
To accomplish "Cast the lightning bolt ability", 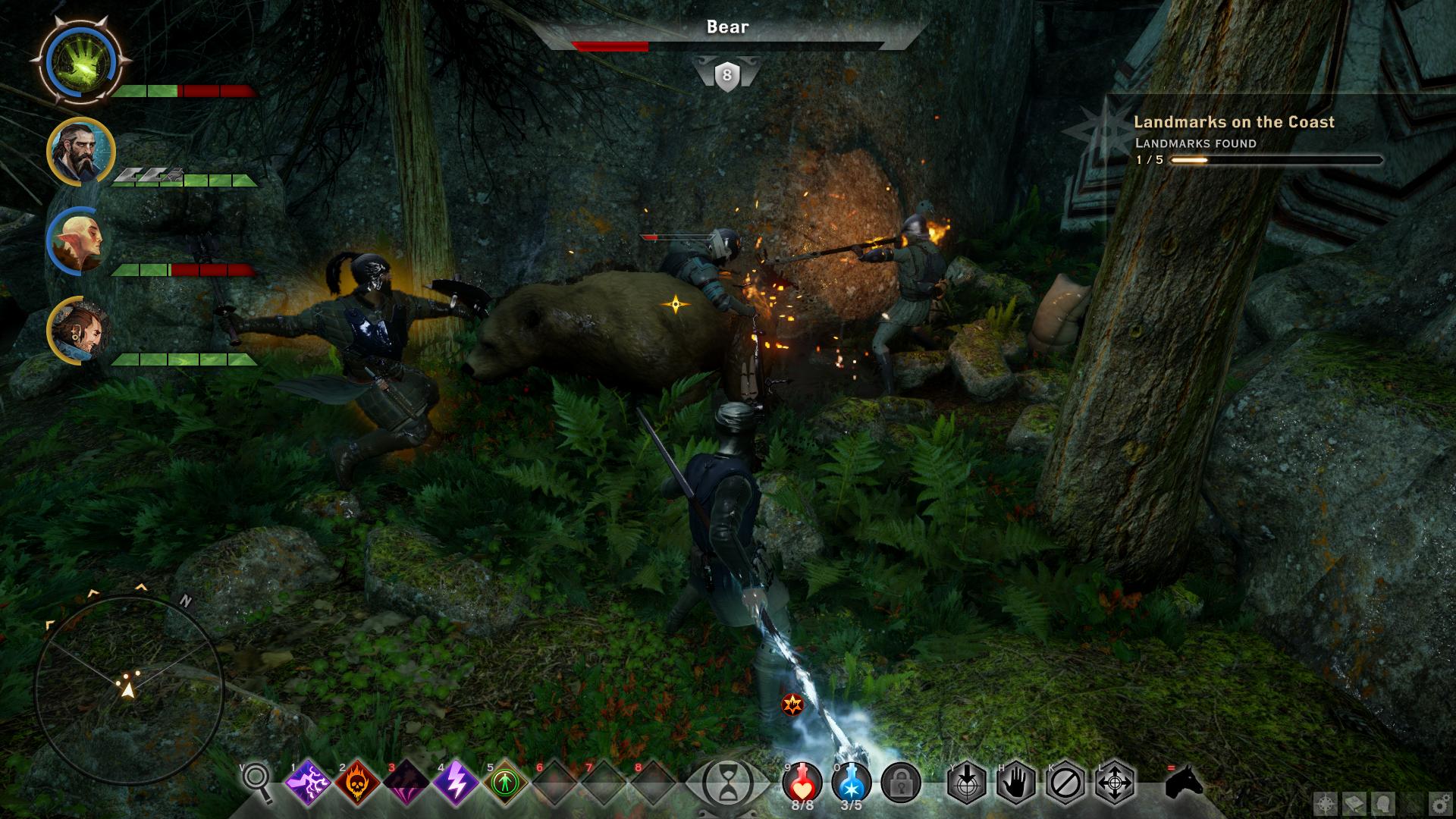I will pyautogui.click(x=456, y=782).
